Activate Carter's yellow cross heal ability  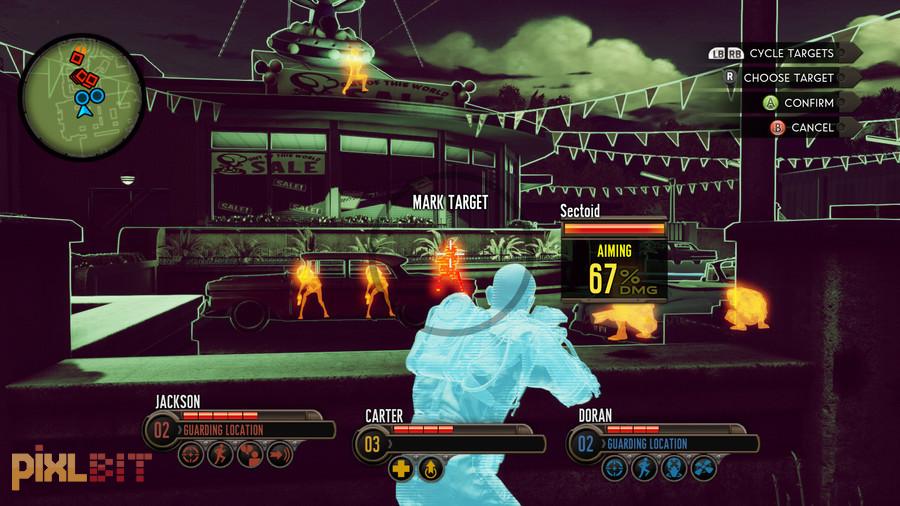click(400, 468)
